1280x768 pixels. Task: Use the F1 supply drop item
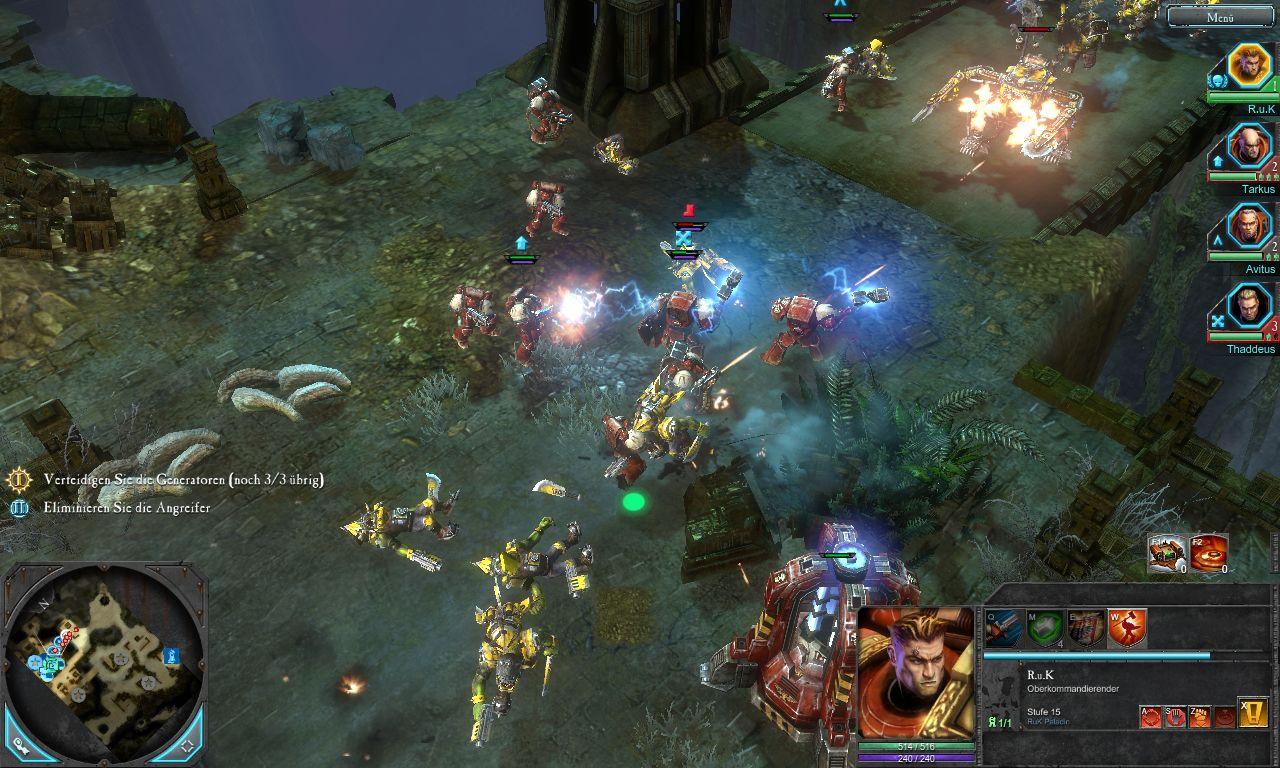1167,553
